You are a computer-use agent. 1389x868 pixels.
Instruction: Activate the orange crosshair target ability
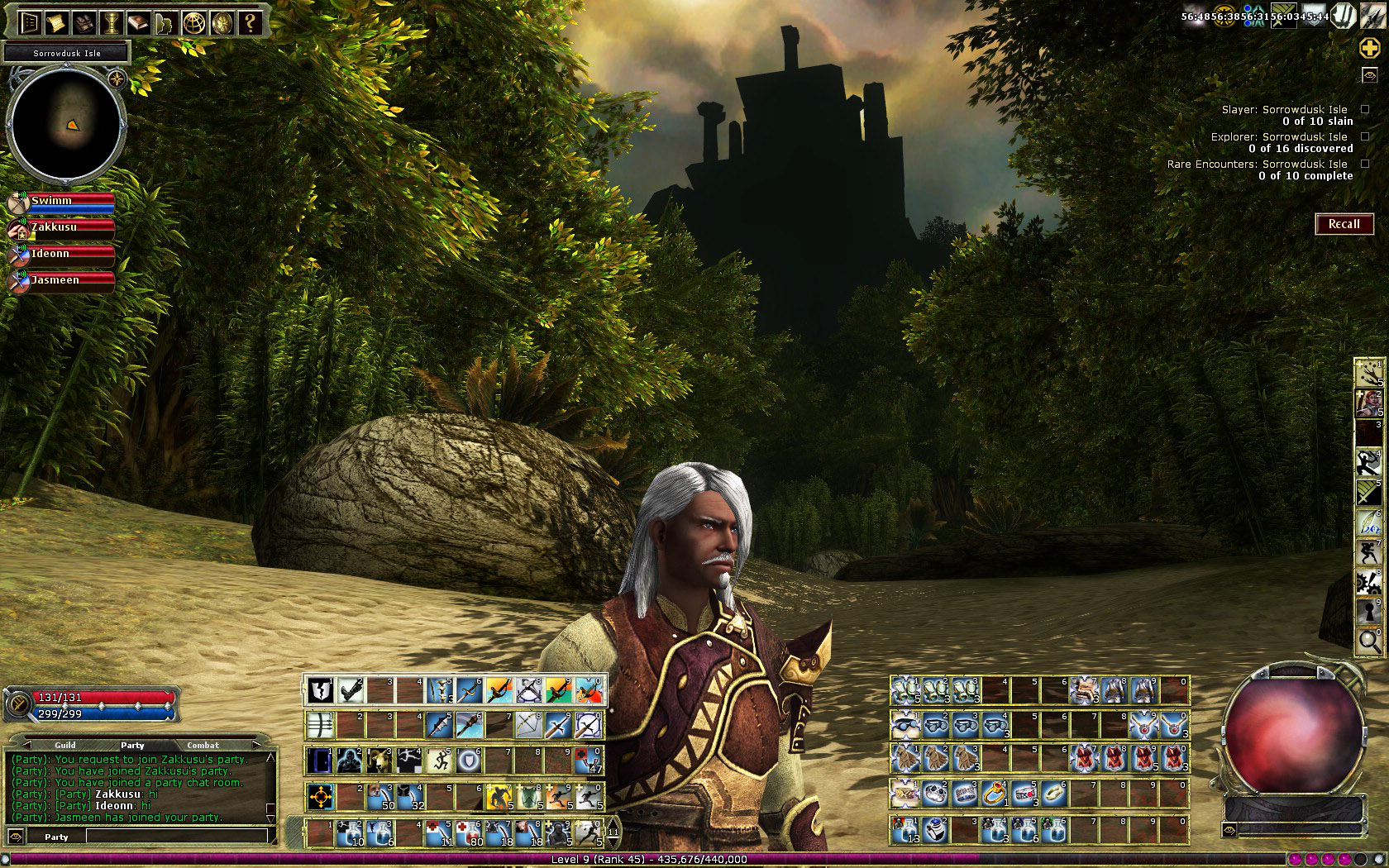[x=321, y=797]
